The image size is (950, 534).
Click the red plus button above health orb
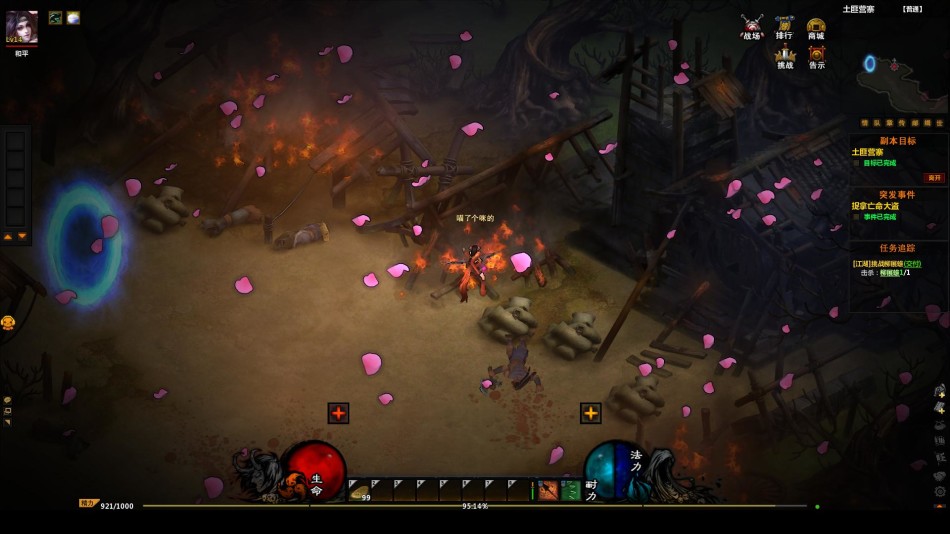tap(338, 413)
